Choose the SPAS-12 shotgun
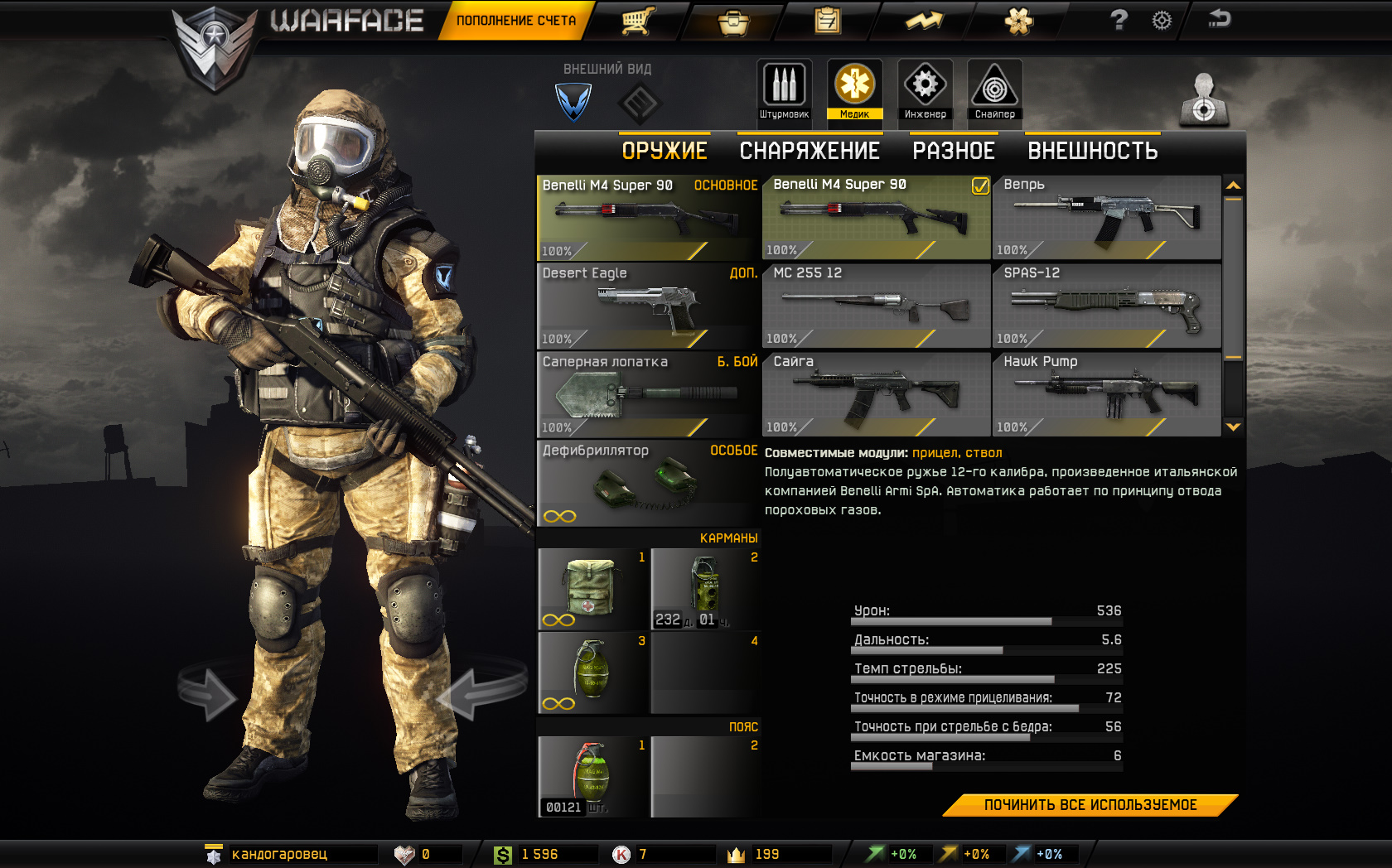The height and width of the screenshot is (868, 1392). click(x=1106, y=306)
